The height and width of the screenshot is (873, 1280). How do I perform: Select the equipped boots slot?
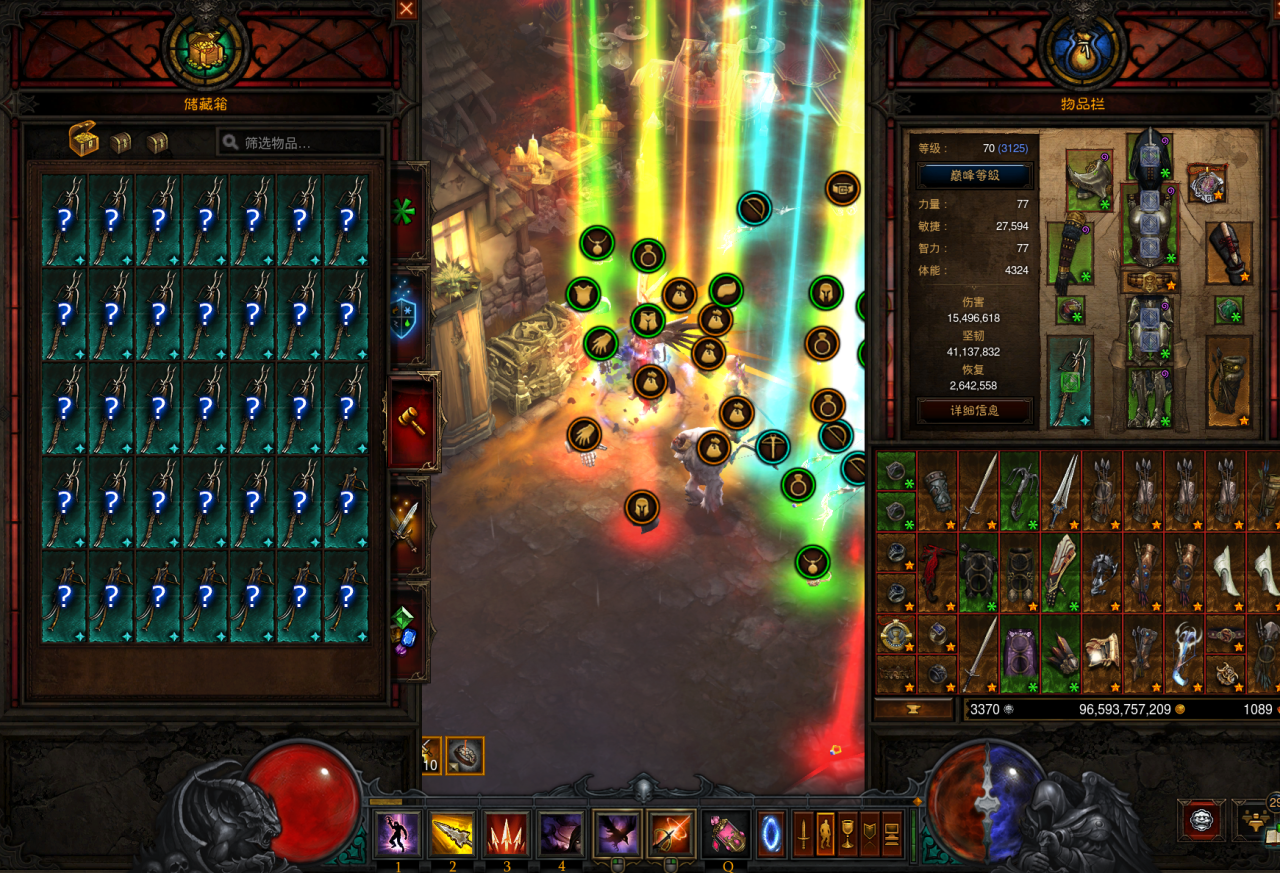tap(1148, 397)
